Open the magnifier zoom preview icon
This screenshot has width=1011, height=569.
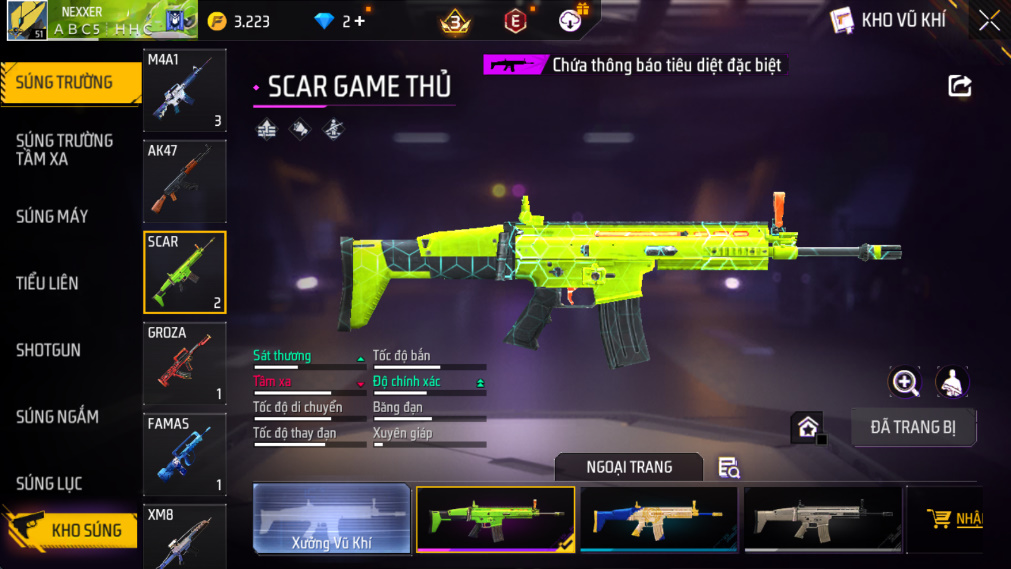click(x=905, y=382)
